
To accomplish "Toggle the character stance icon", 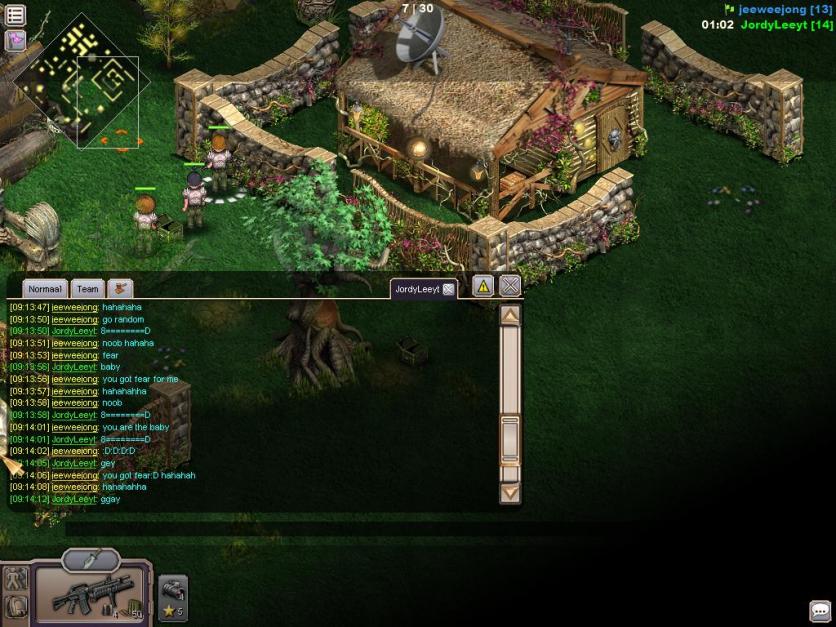I will pyautogui.click(x=15, y=578).
